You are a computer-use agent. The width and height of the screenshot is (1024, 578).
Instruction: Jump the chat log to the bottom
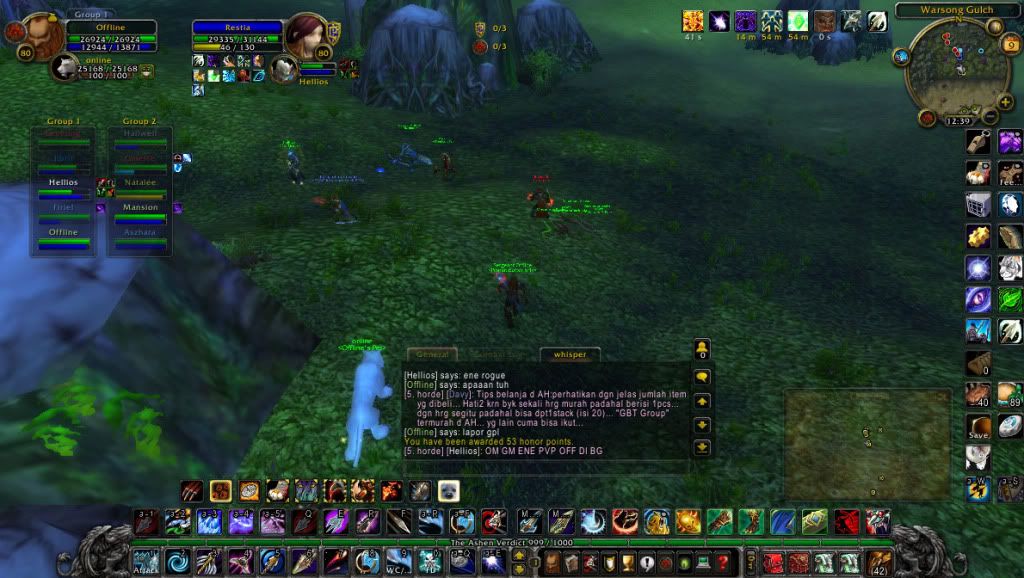point(702,447)
